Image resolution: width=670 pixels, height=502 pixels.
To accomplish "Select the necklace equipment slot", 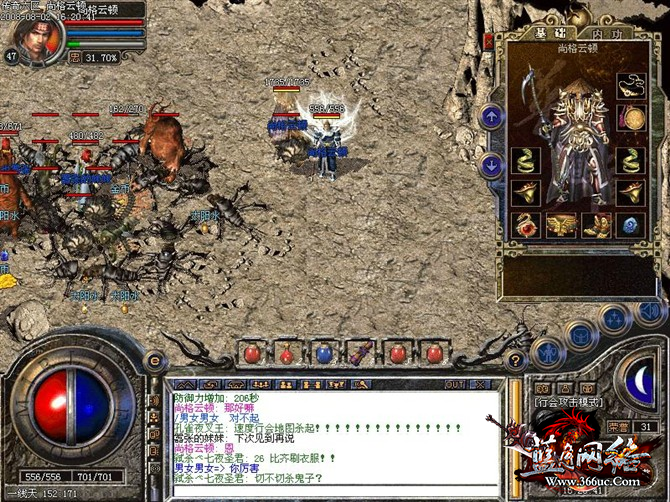I will coord(631,83).
